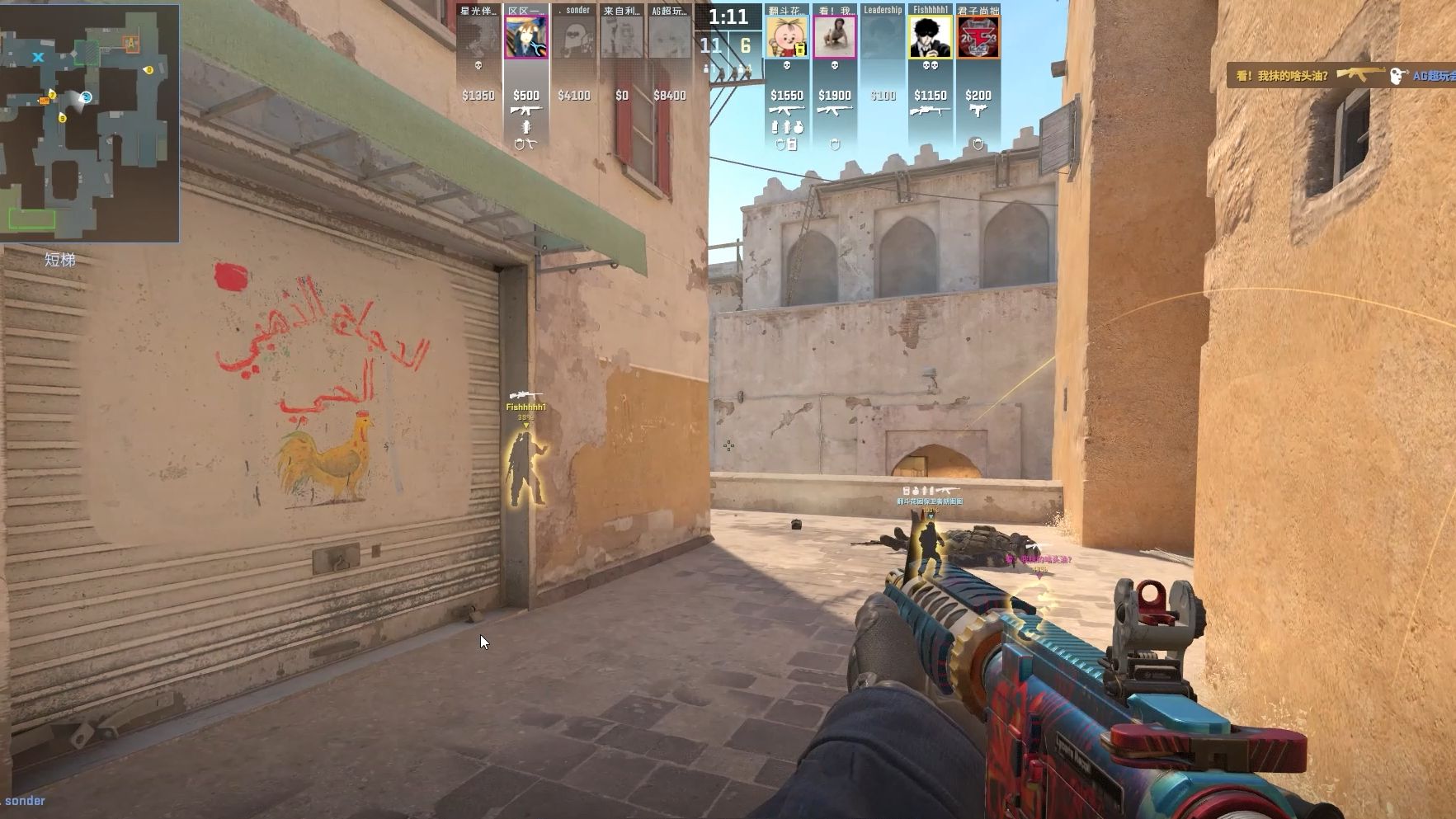Click the rifle icon under 区区一's $500

(525, 110)
